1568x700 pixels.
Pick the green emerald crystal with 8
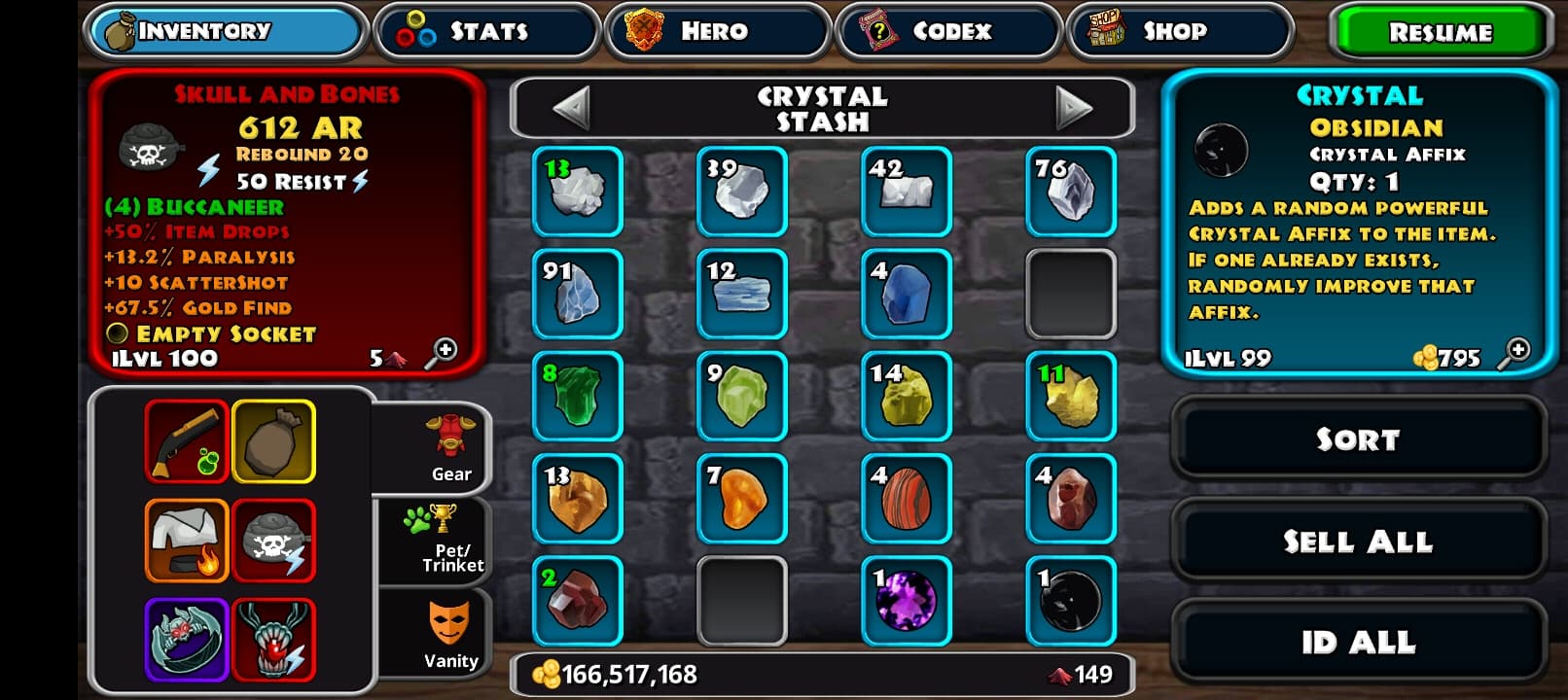tap(578, 396)
